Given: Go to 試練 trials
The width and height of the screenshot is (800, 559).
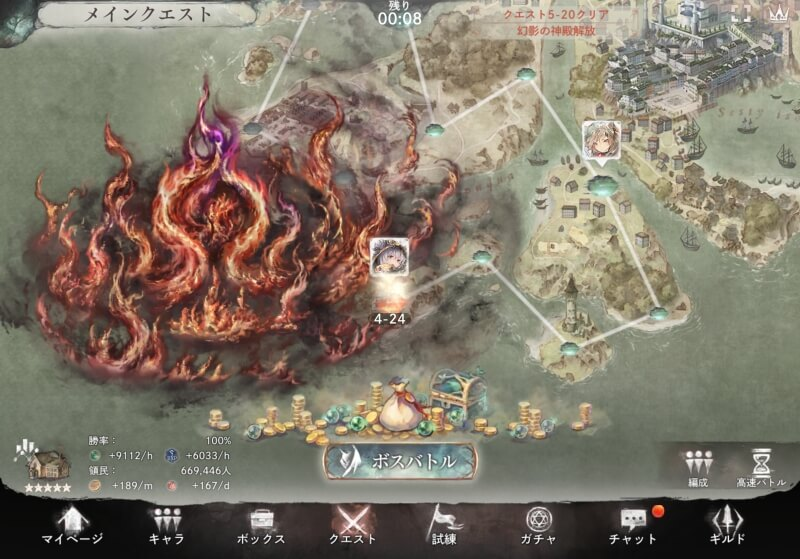Looking at the screenshot, I should (444, 525).
